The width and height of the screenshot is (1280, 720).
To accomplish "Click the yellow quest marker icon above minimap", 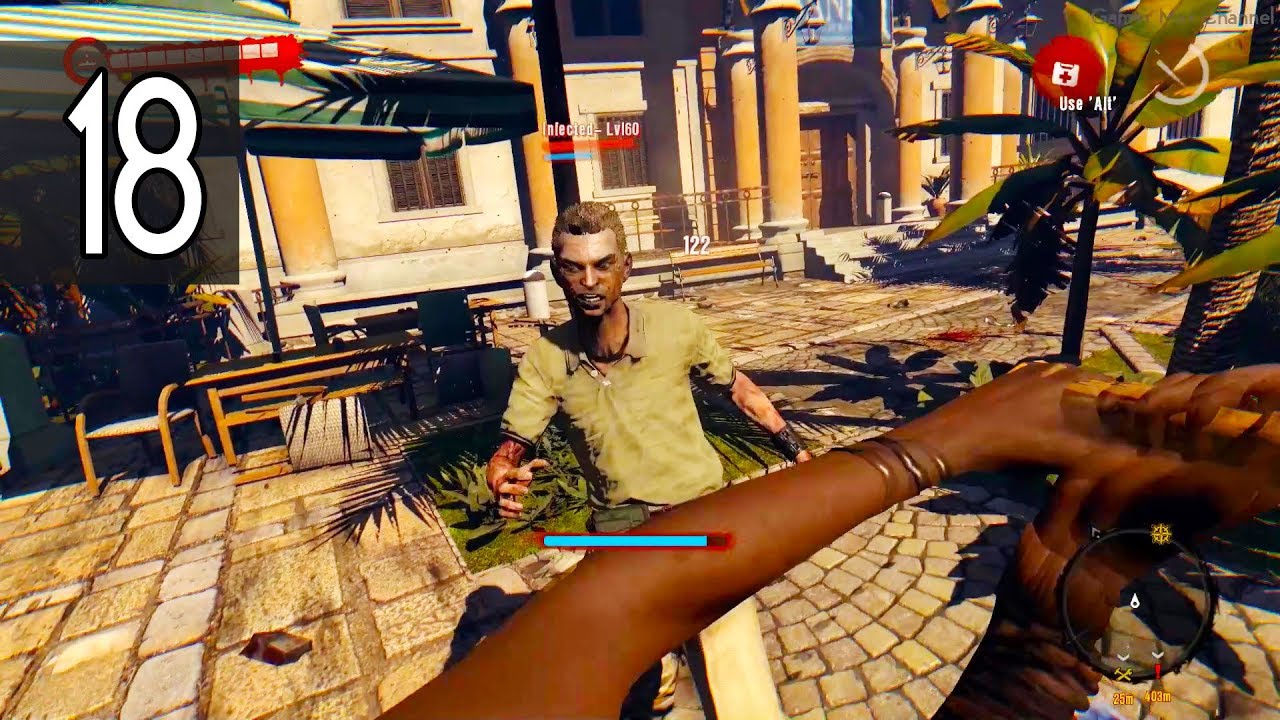I will [1159, 532].
